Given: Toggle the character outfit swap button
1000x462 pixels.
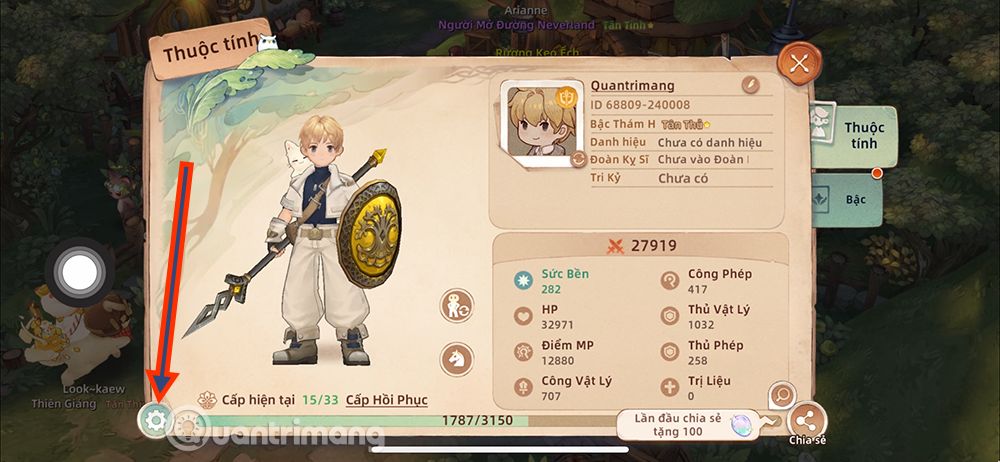Looking at the screenshot, I should (x=457, y=307).
